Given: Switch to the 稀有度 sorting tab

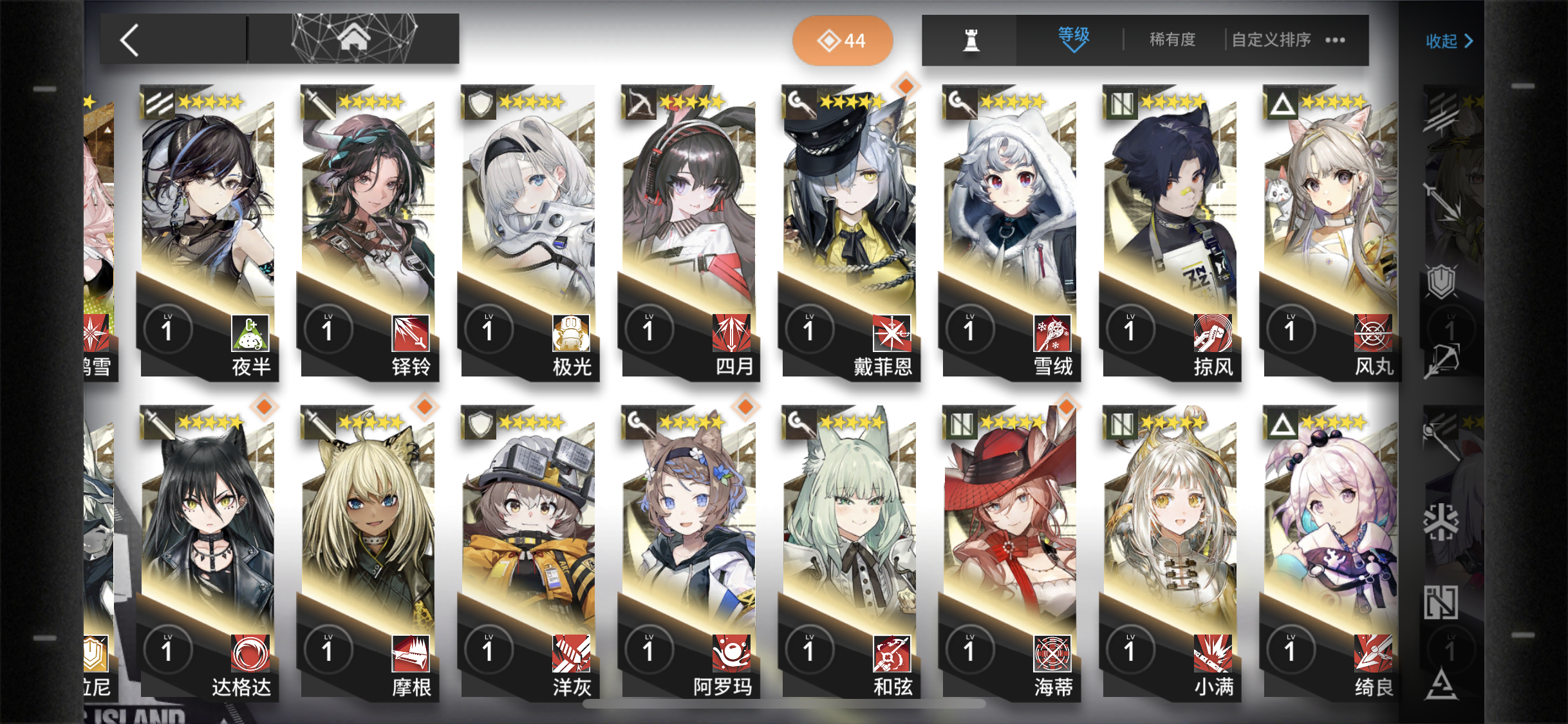Looking at the screenshot, I should coord(1171,40).
